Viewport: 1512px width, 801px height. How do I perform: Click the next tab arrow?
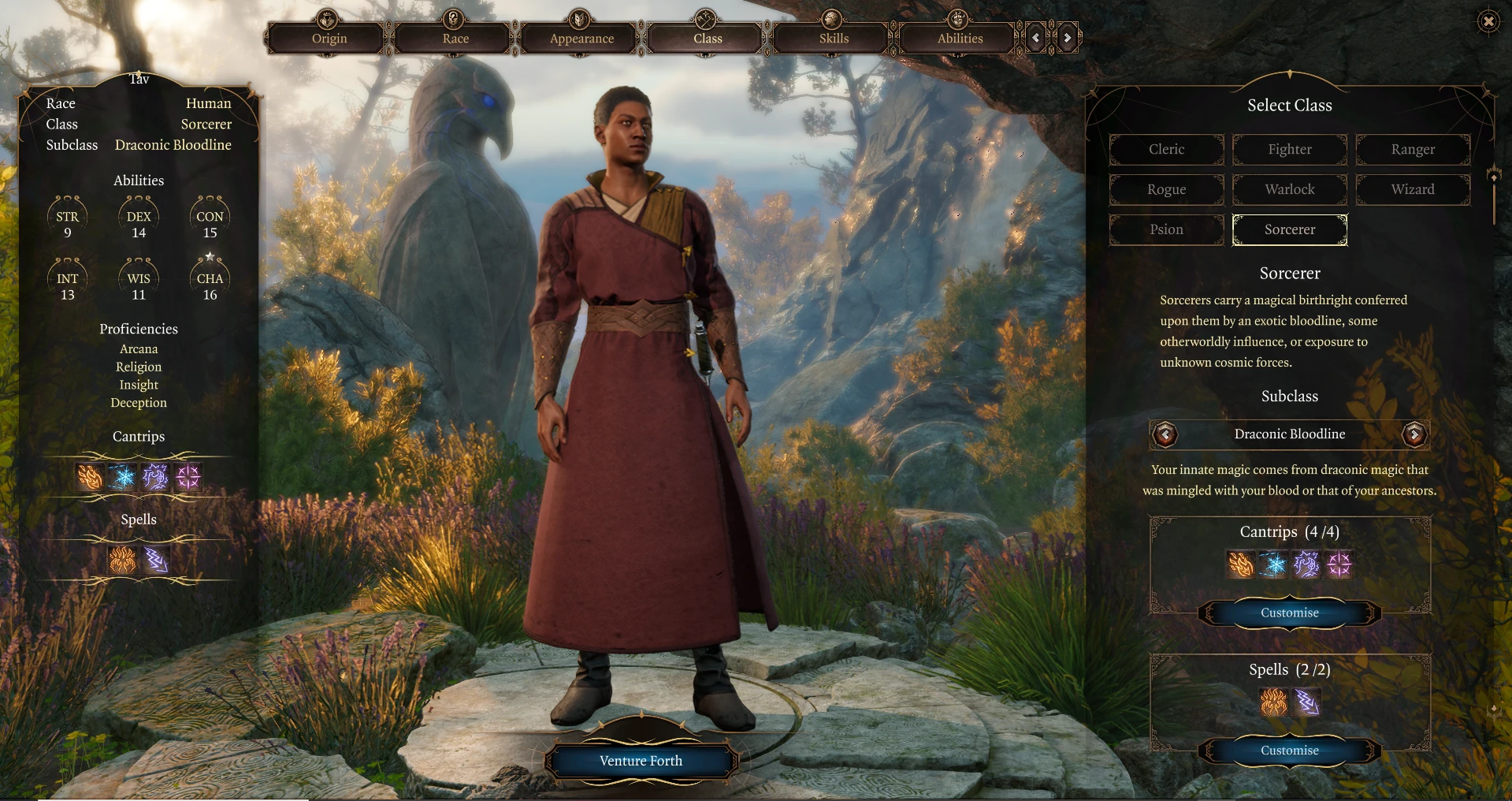click(1067, 38)
